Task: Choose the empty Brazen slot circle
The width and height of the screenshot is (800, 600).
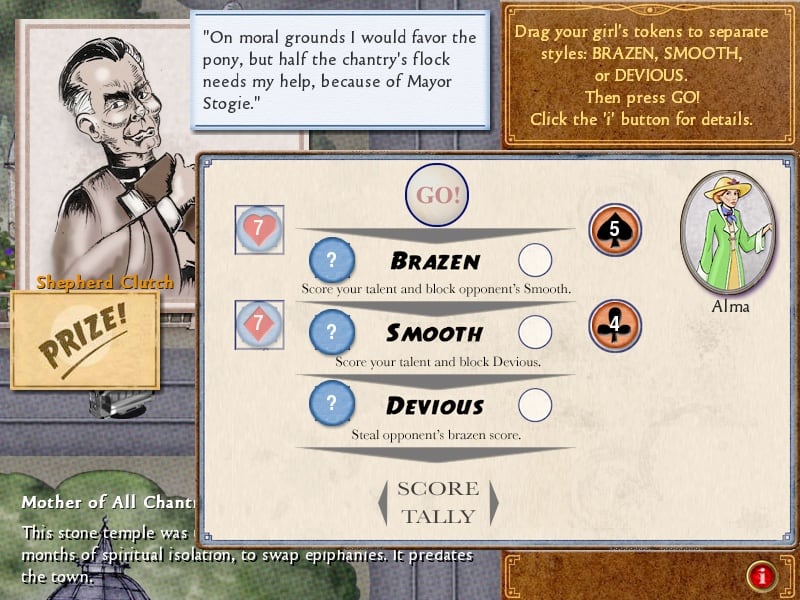Action: (x=536, y=260)
